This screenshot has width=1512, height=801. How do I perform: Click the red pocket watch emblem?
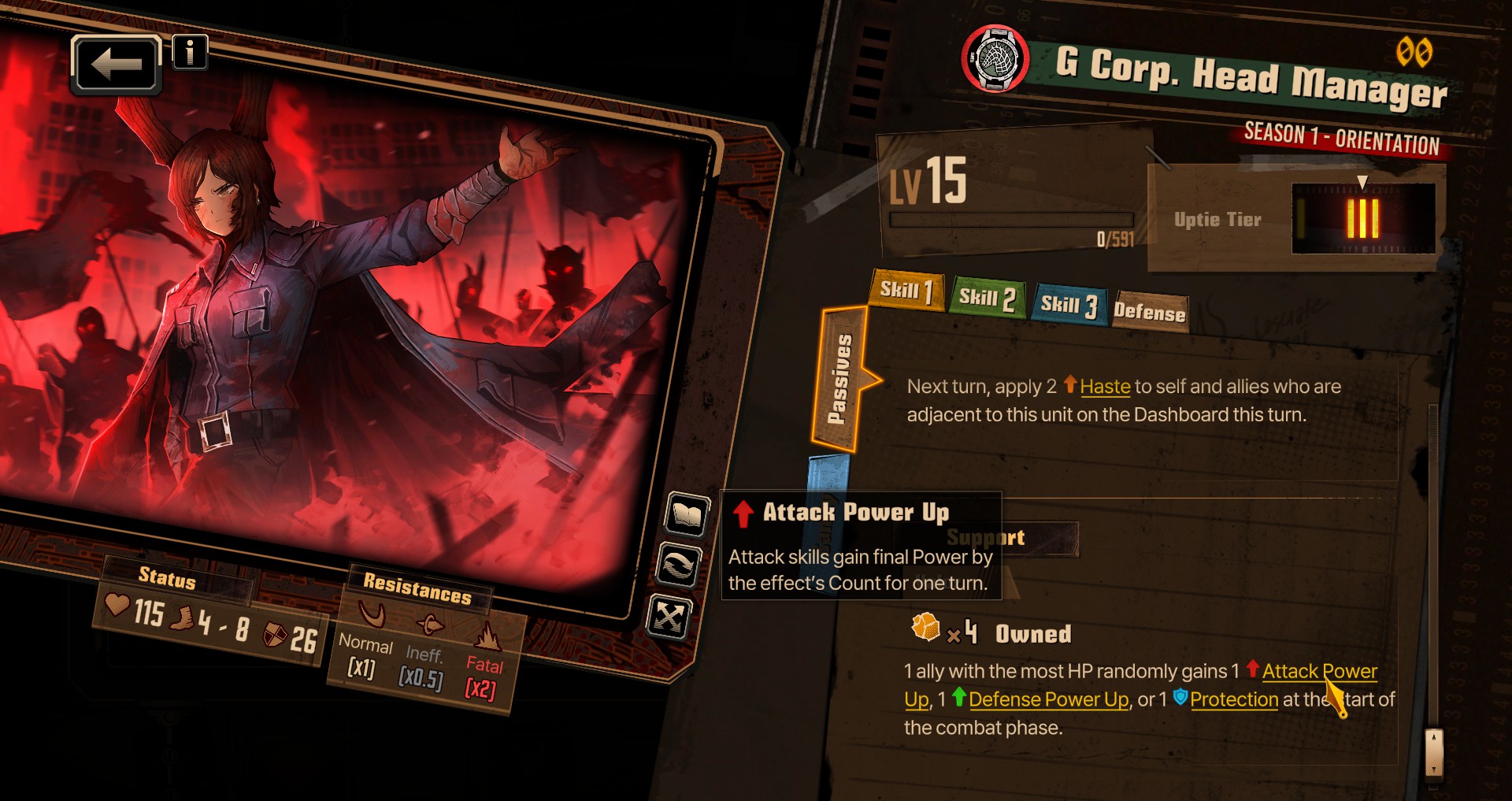(995, 57)
